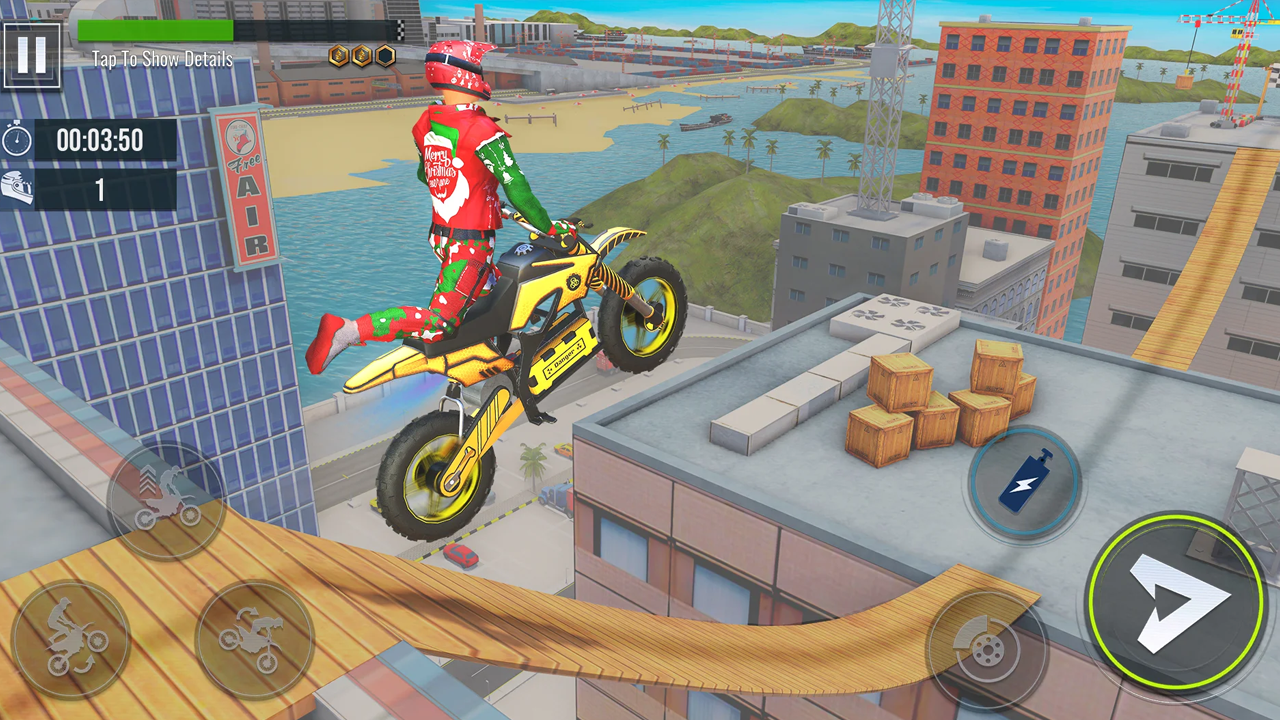Click the helmet rider-count icon
1280x720 pixels.
click(18, 190)
